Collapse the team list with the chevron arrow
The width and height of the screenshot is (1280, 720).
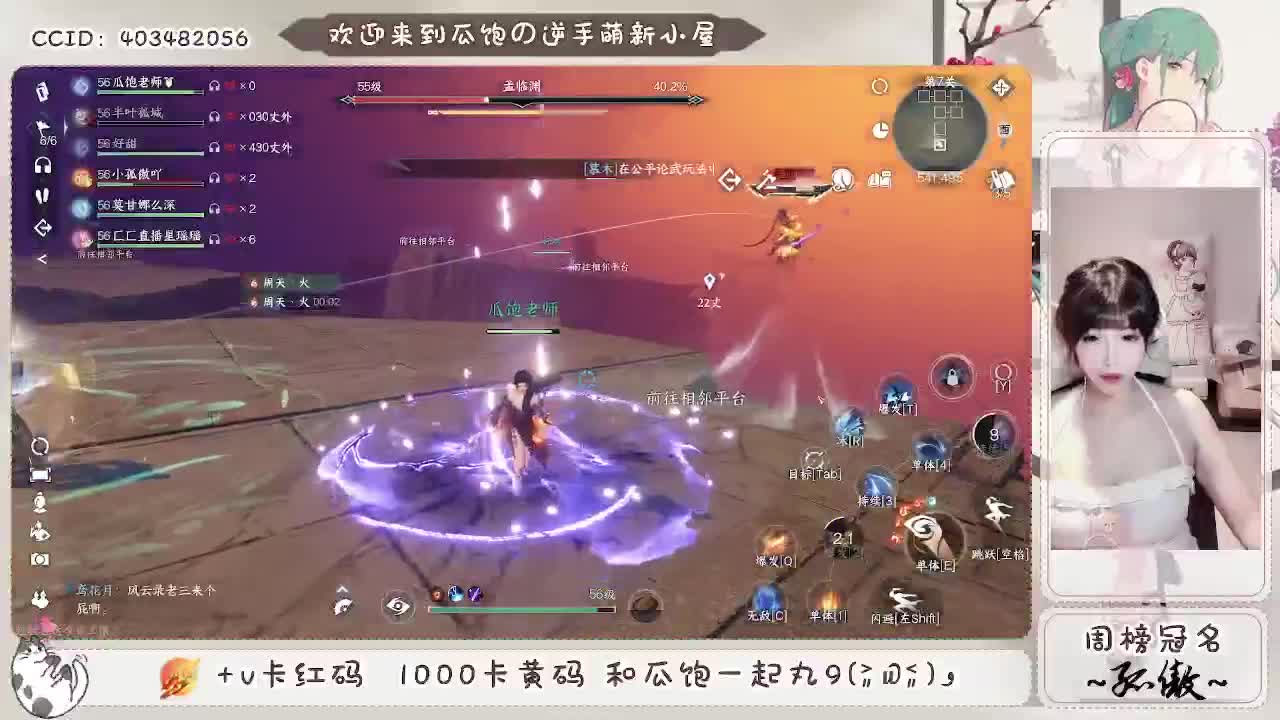point(43,257)
